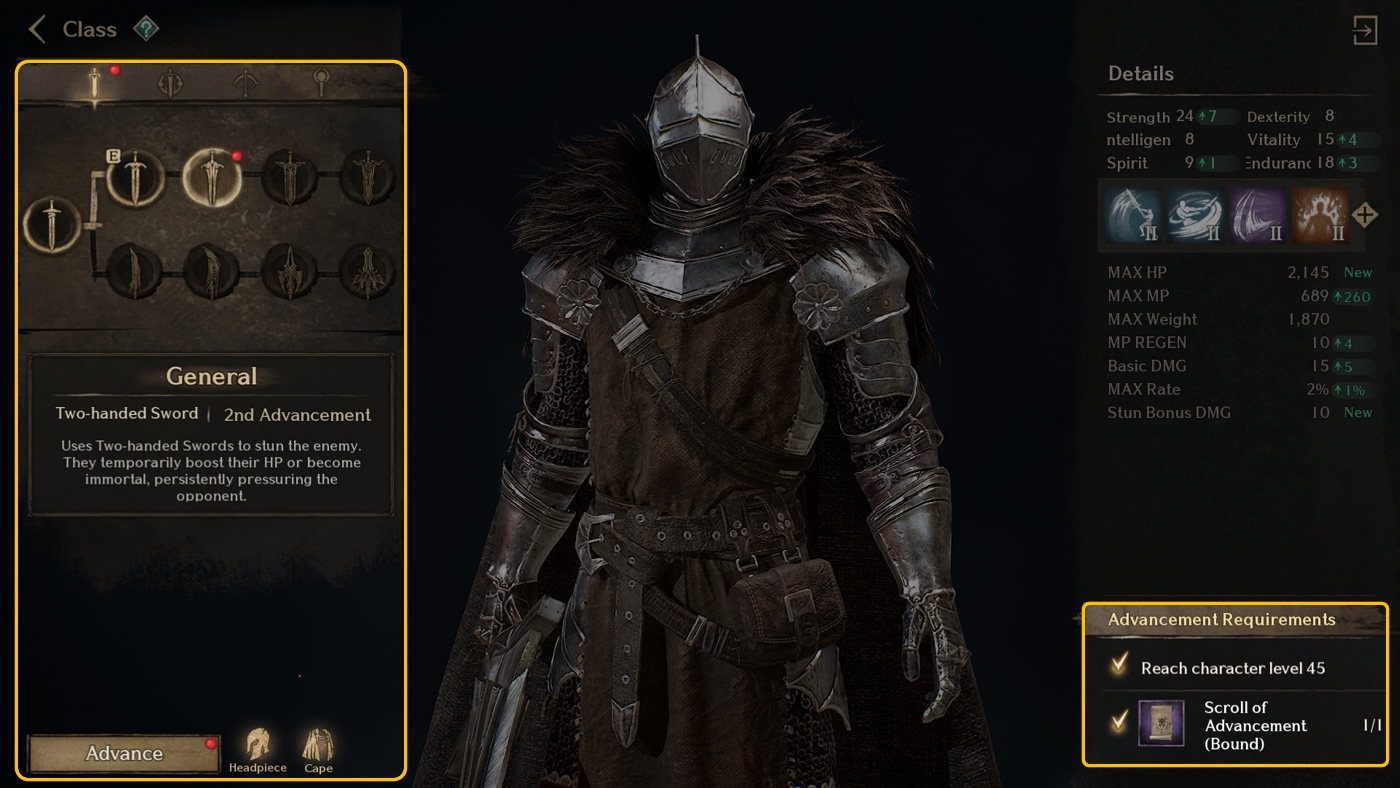
Task: Switch to the sword and shield tab
Action: click(x=171, y=83)
